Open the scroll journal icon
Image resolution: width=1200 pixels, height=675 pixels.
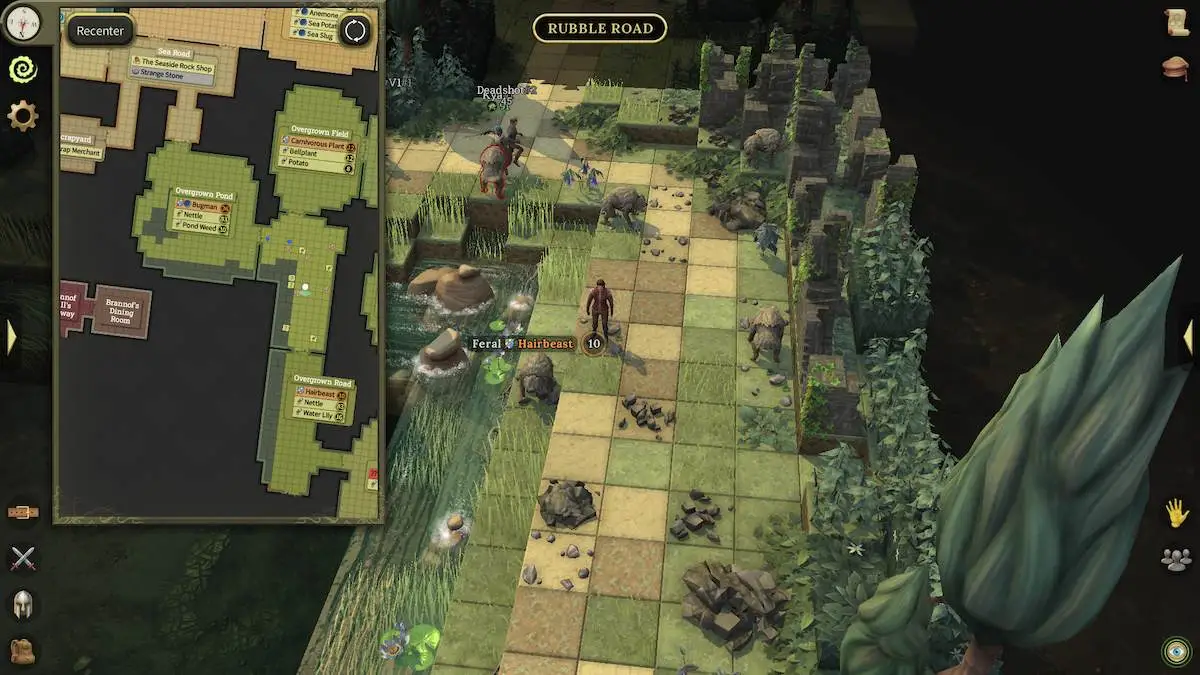[x=1176, y=22]
